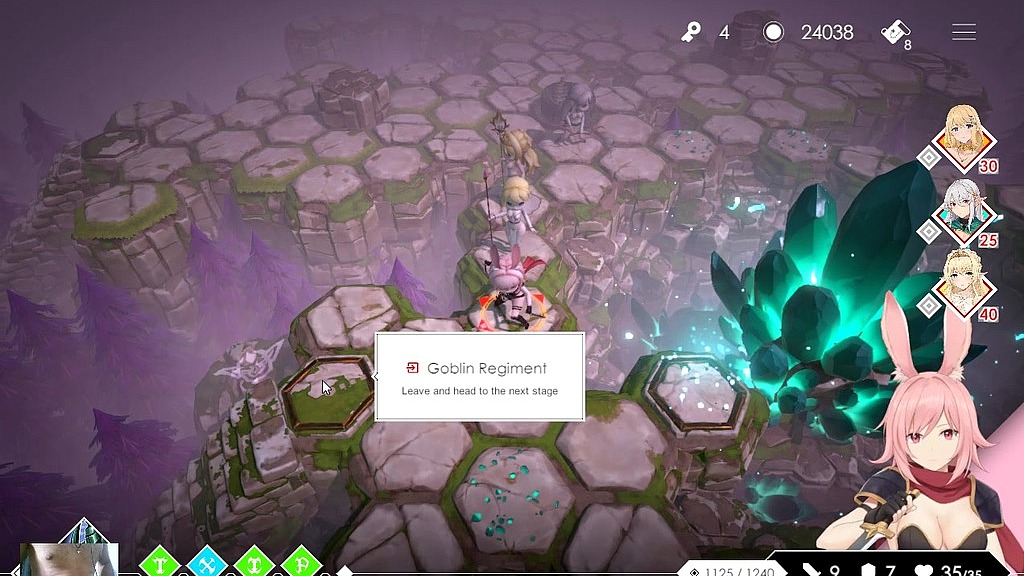Click the key count icon
This screenshot has width=1024, height=576.
pyautogui.click(x=691, y=33)
